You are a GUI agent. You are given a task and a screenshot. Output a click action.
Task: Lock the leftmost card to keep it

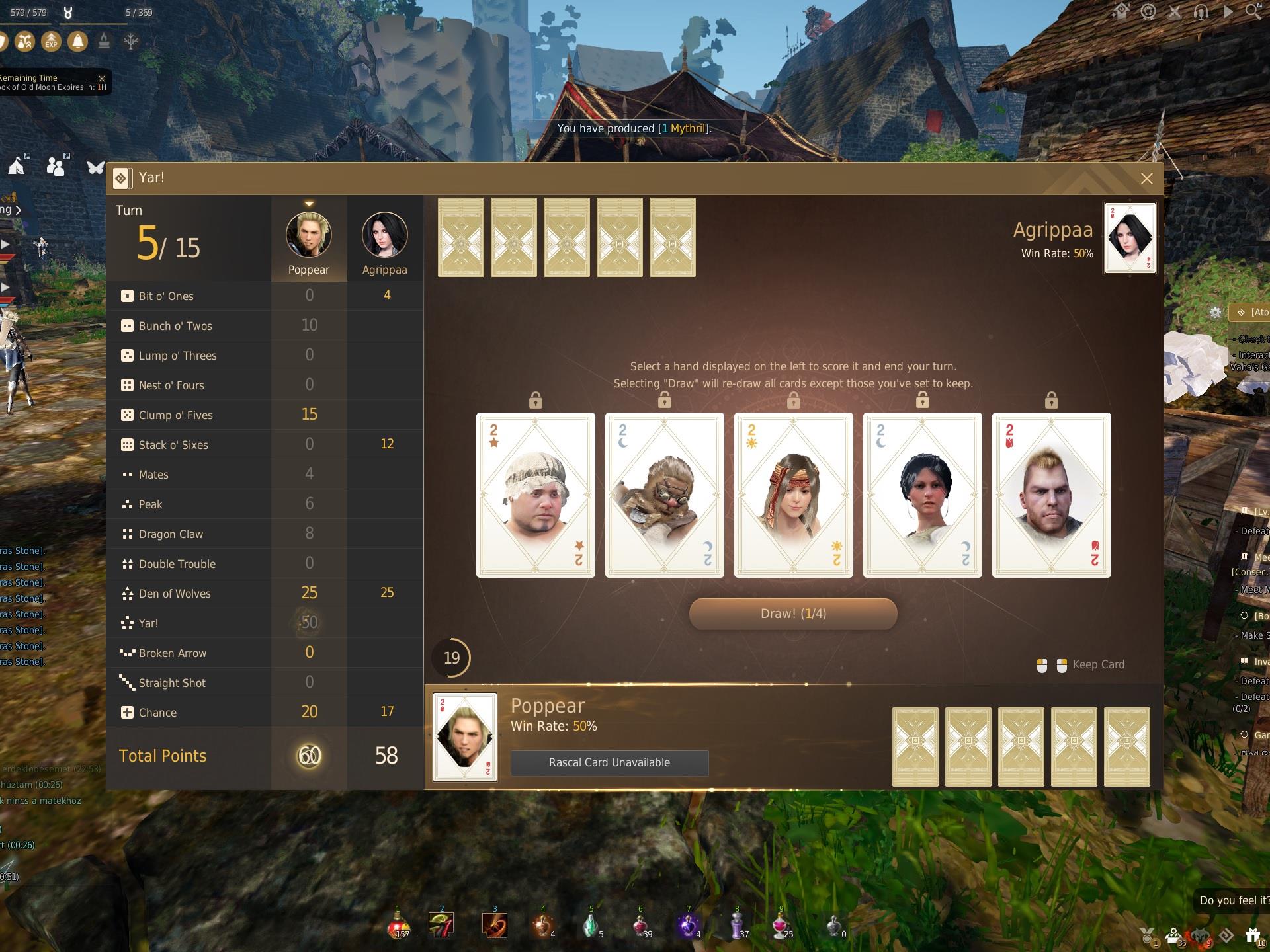point(535,399)
